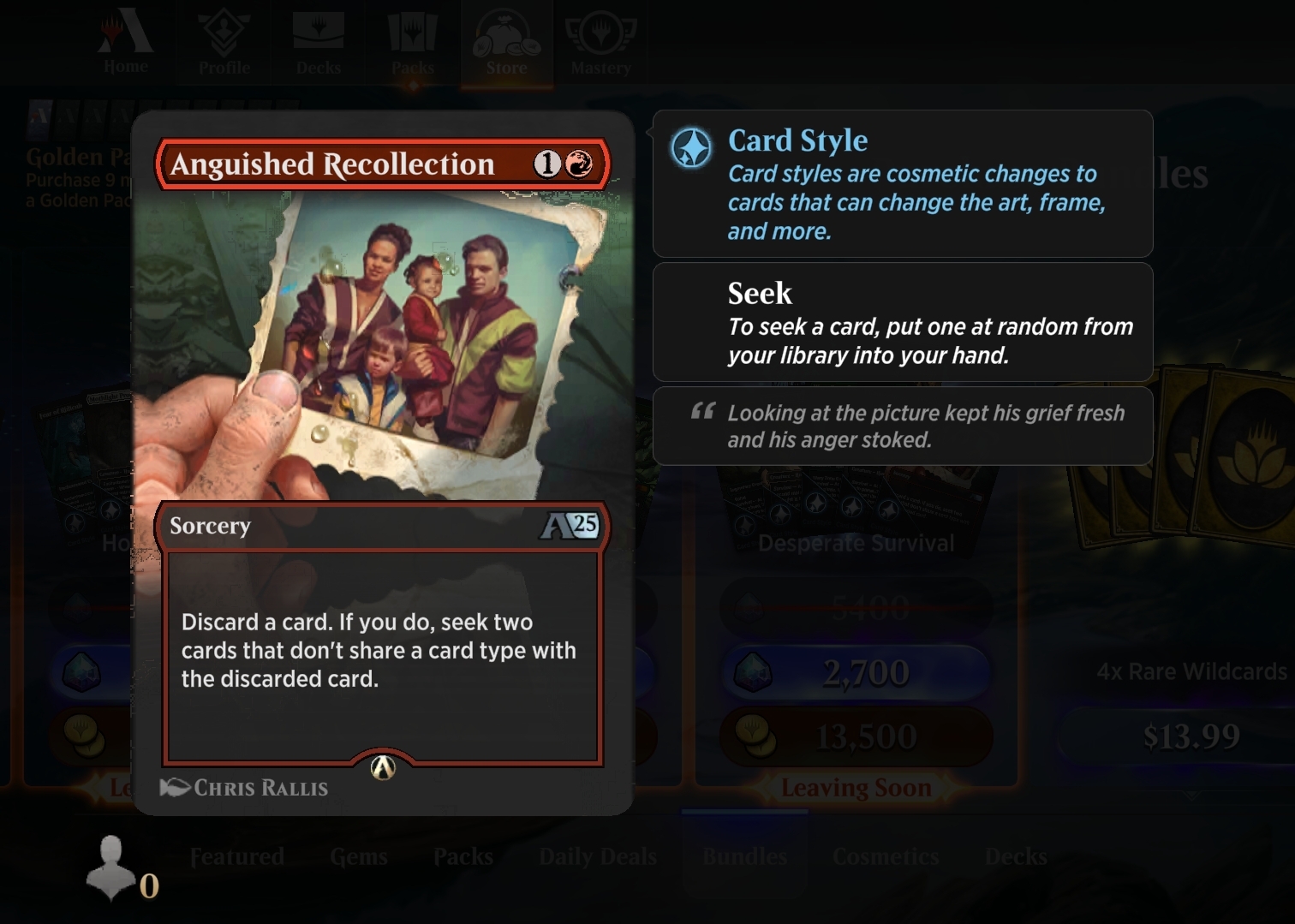Switch to the Decks tab
The width and height of the screenshot is (1295, 924).
point(319,44)
